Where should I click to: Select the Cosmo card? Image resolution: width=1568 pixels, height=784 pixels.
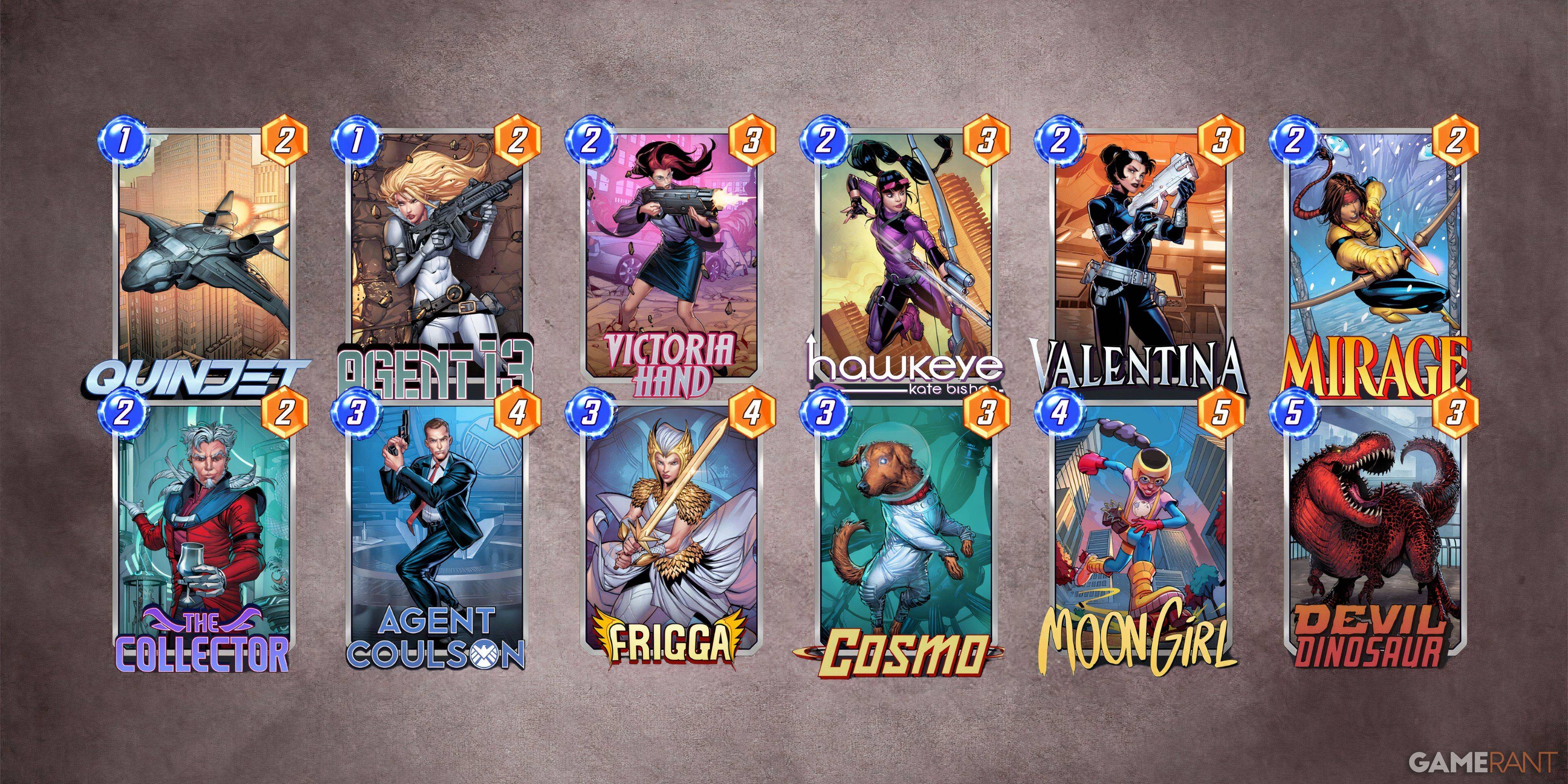(x=905, y=530)
